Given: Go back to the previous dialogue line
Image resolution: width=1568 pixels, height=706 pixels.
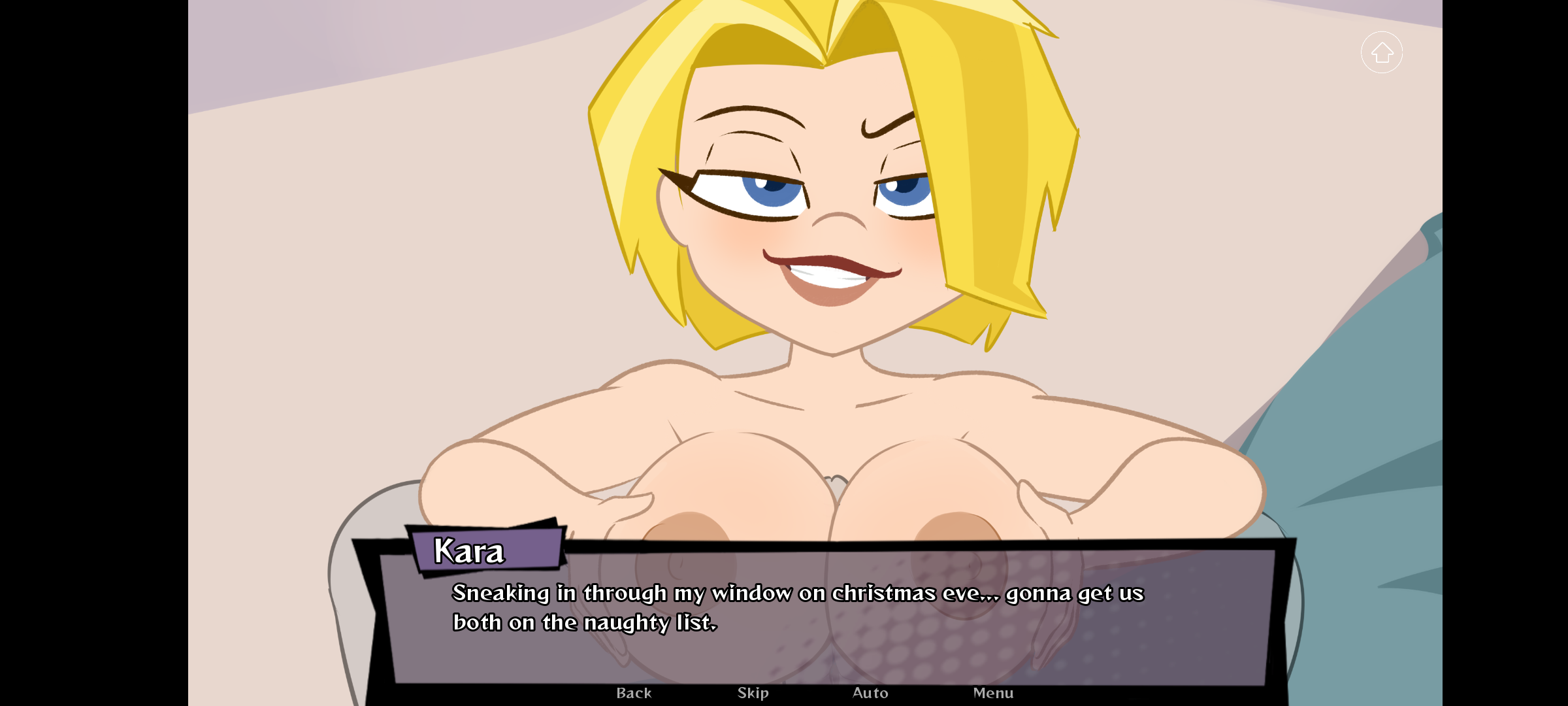Looking at the screenshot, I should click(x=634, y=693).
